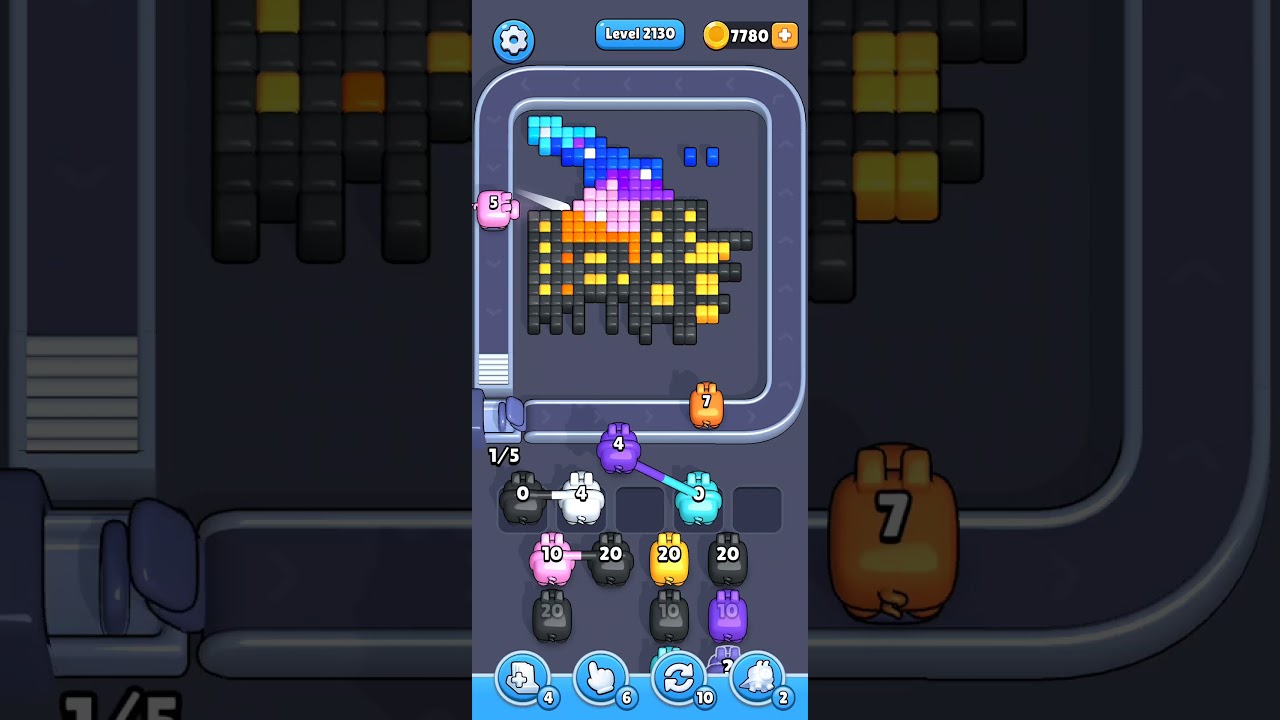The image size is (1280, 720).
Task: Use the add-block power-up with 4 charges
Action: click(x=522, y=678)
